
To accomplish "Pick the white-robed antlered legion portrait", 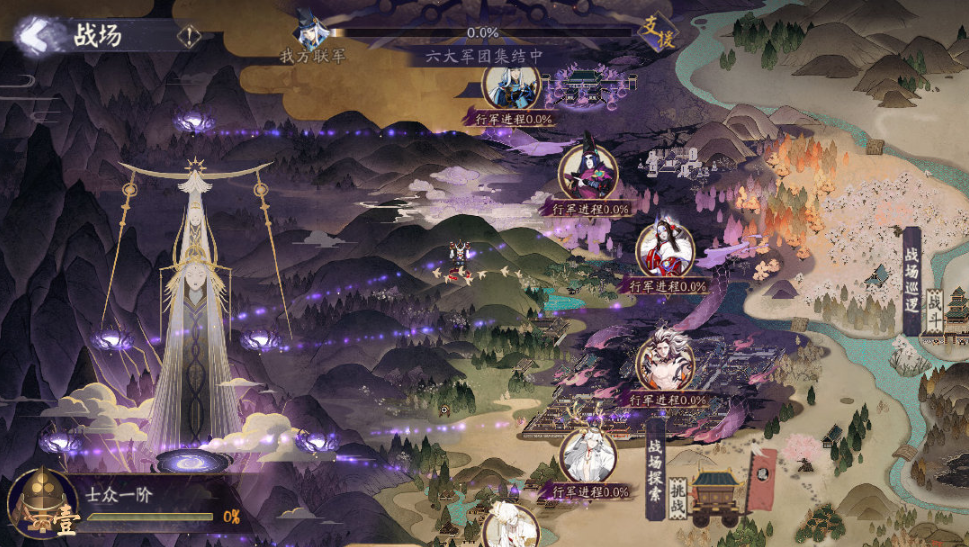I will click(588, 455).
